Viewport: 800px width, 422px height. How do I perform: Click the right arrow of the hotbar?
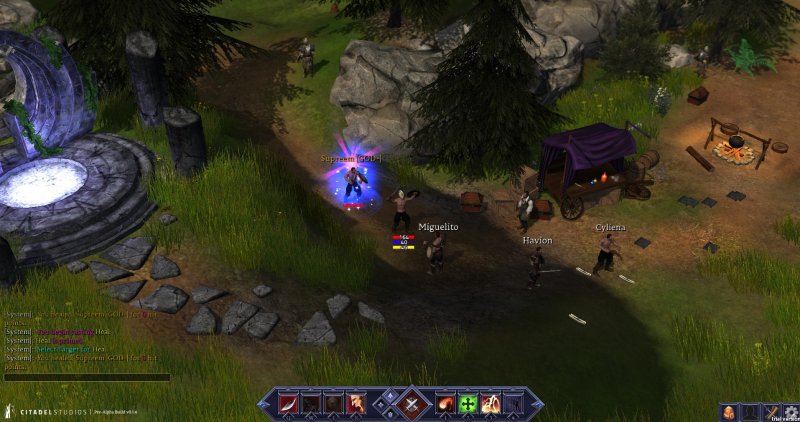click(x=536, y=404)
